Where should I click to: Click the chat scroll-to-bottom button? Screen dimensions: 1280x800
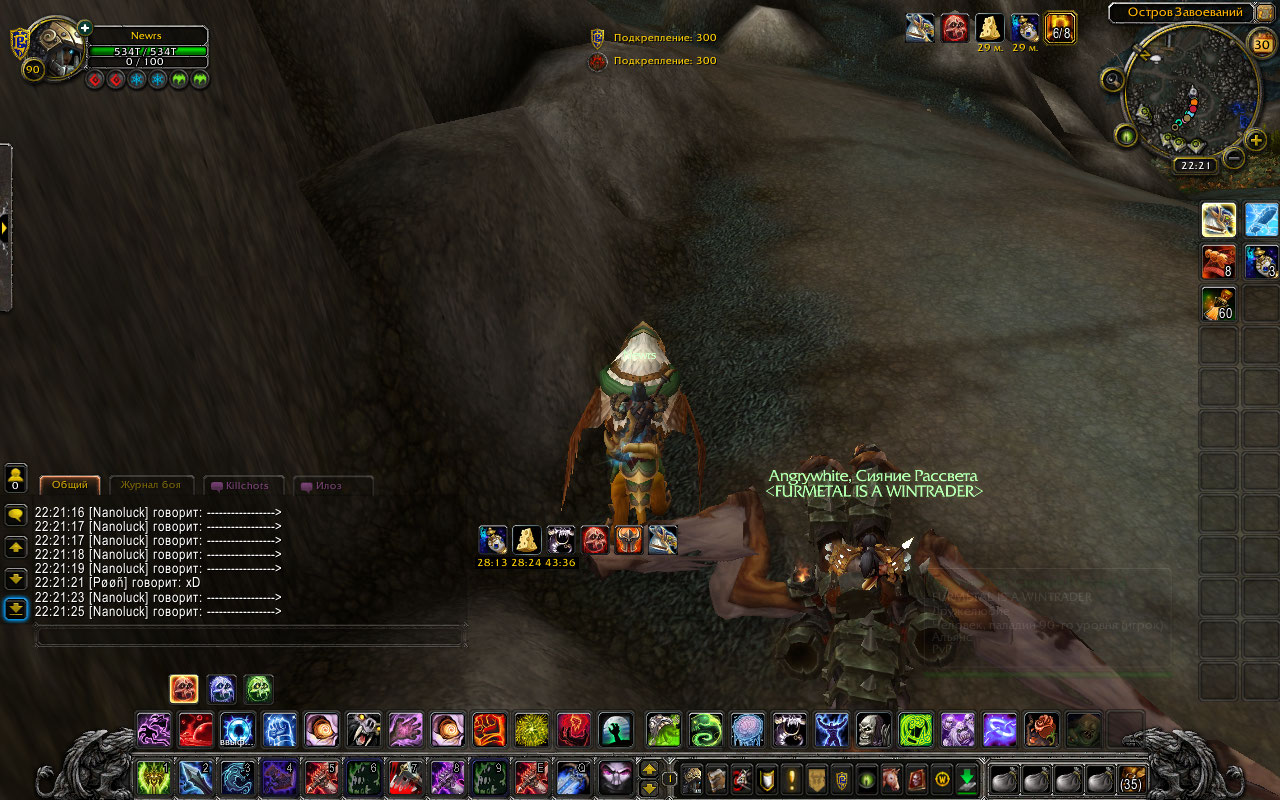tap(15, 609)
